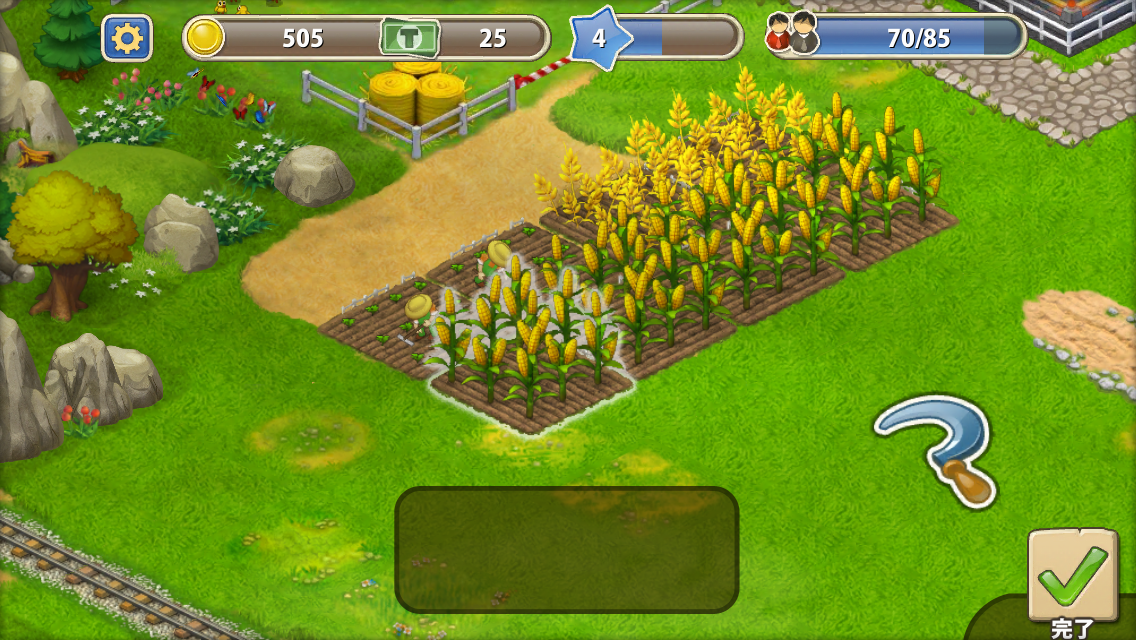Confirm with the green checkmark 完了 button
Screen dimensions: 1136x640
(1073, 577)
